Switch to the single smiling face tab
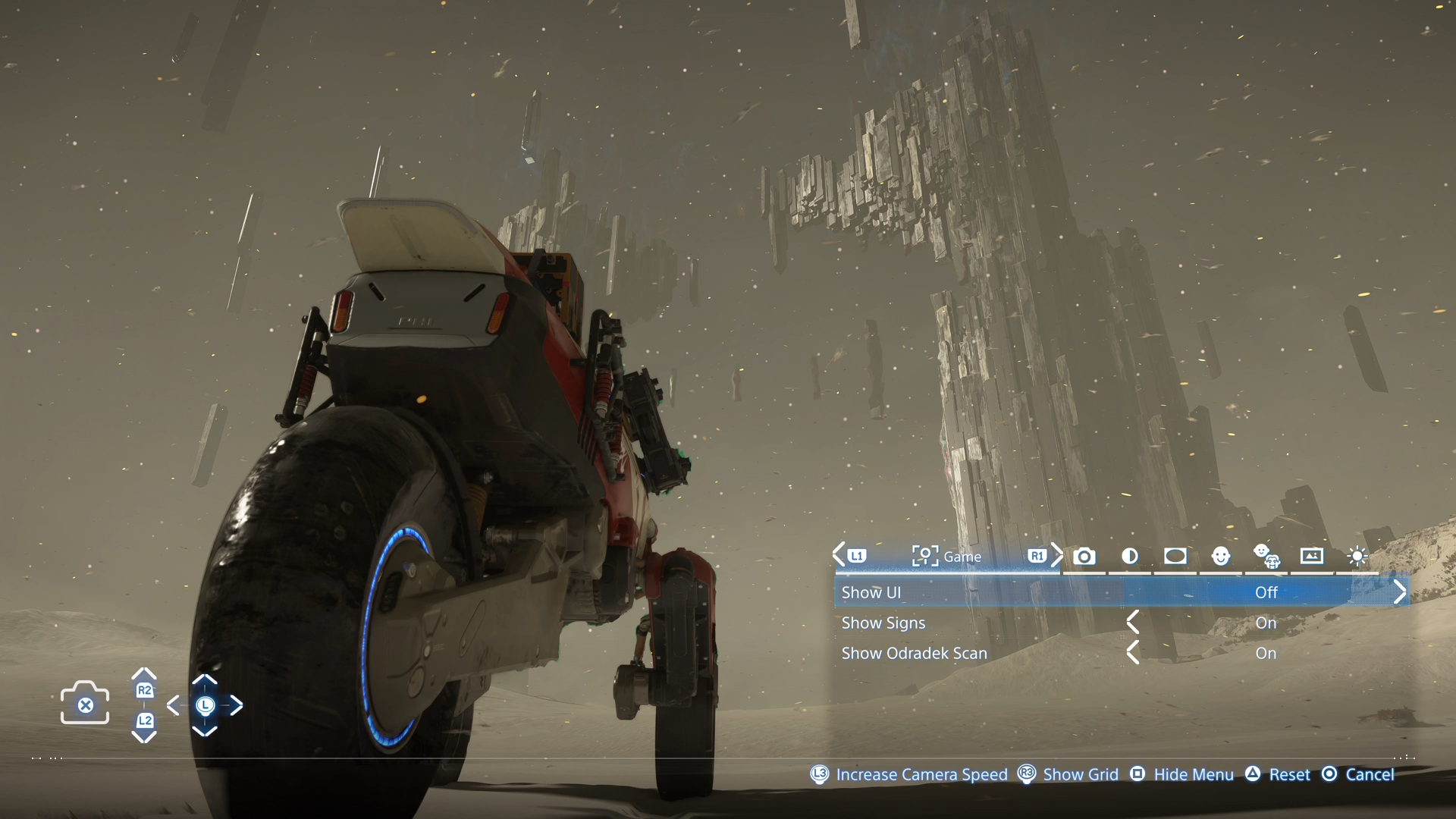The width and height of the screenshot is (1456, 819). 1221,557
